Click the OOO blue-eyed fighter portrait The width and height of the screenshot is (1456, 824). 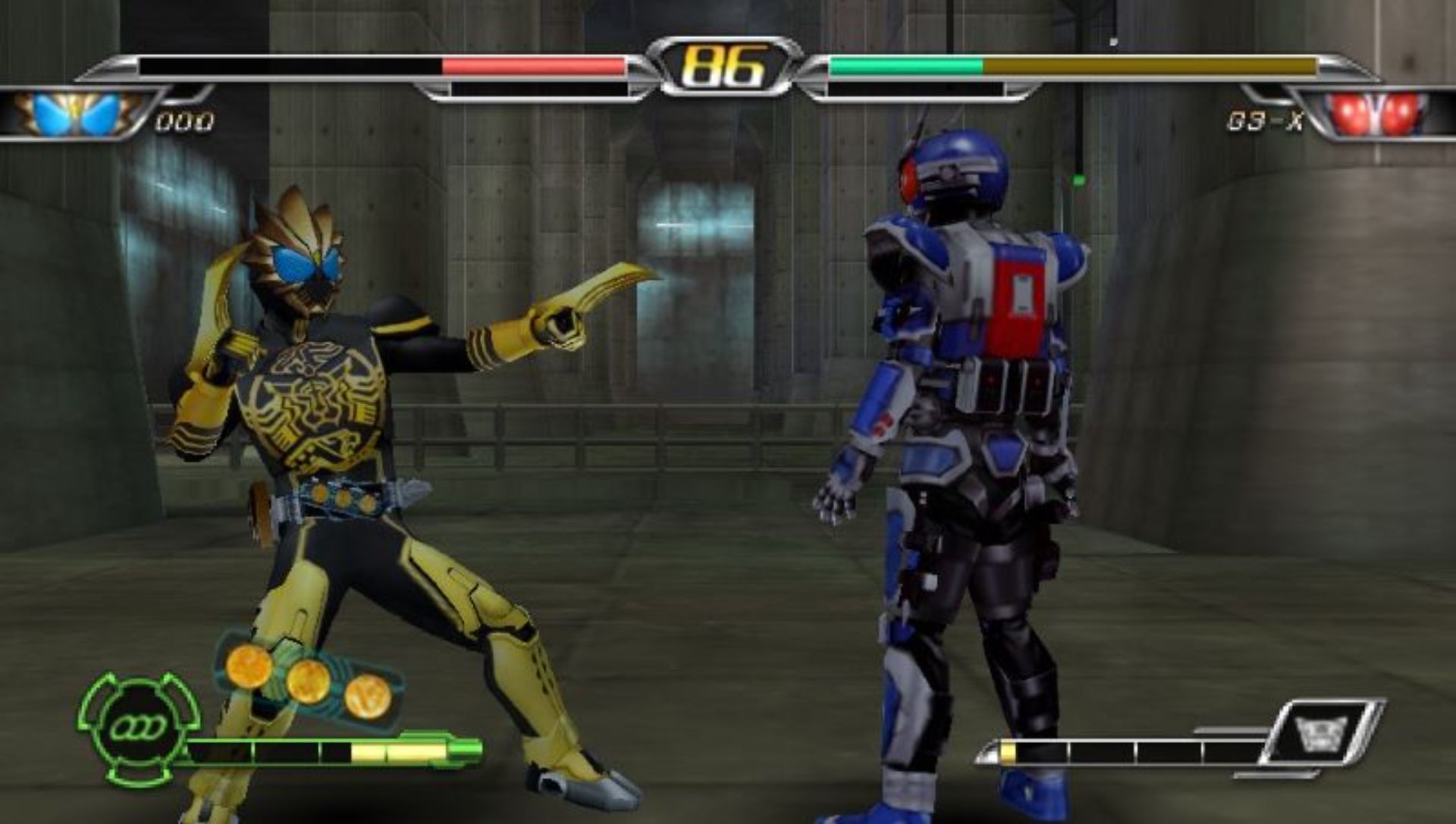77,114
